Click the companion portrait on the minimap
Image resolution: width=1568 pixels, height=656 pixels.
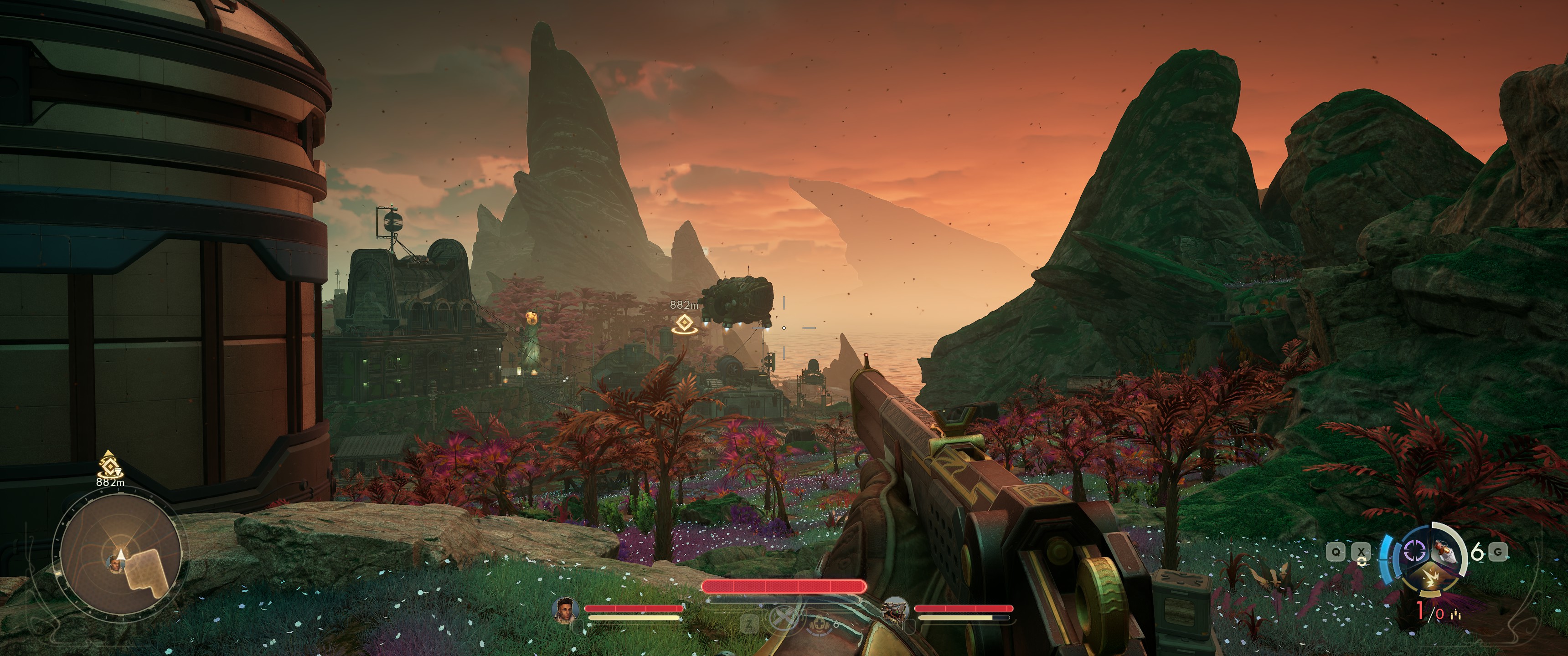click(x=114, y=564)
